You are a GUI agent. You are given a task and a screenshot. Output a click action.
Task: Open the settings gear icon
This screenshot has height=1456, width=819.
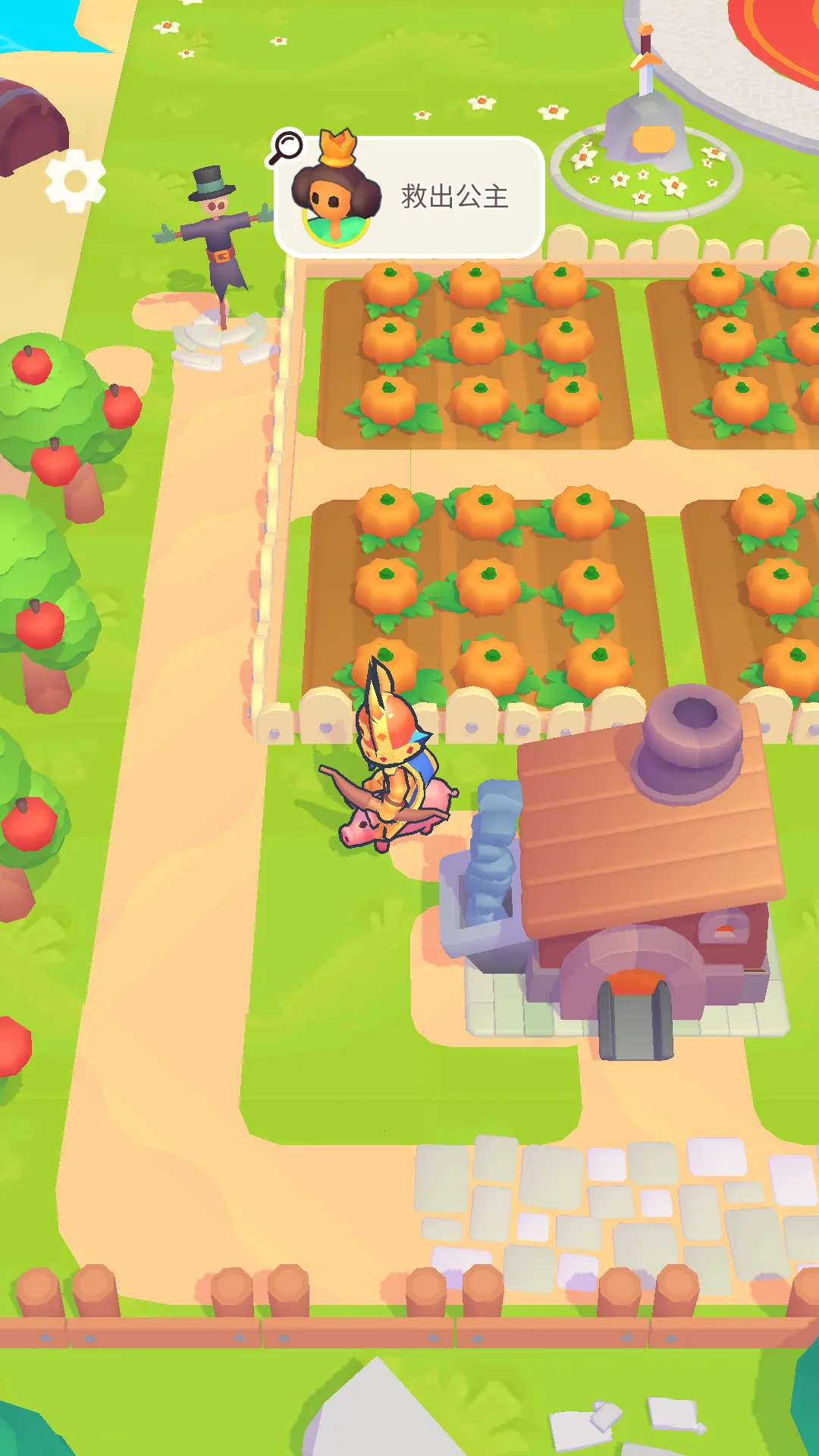pos(74,180)
